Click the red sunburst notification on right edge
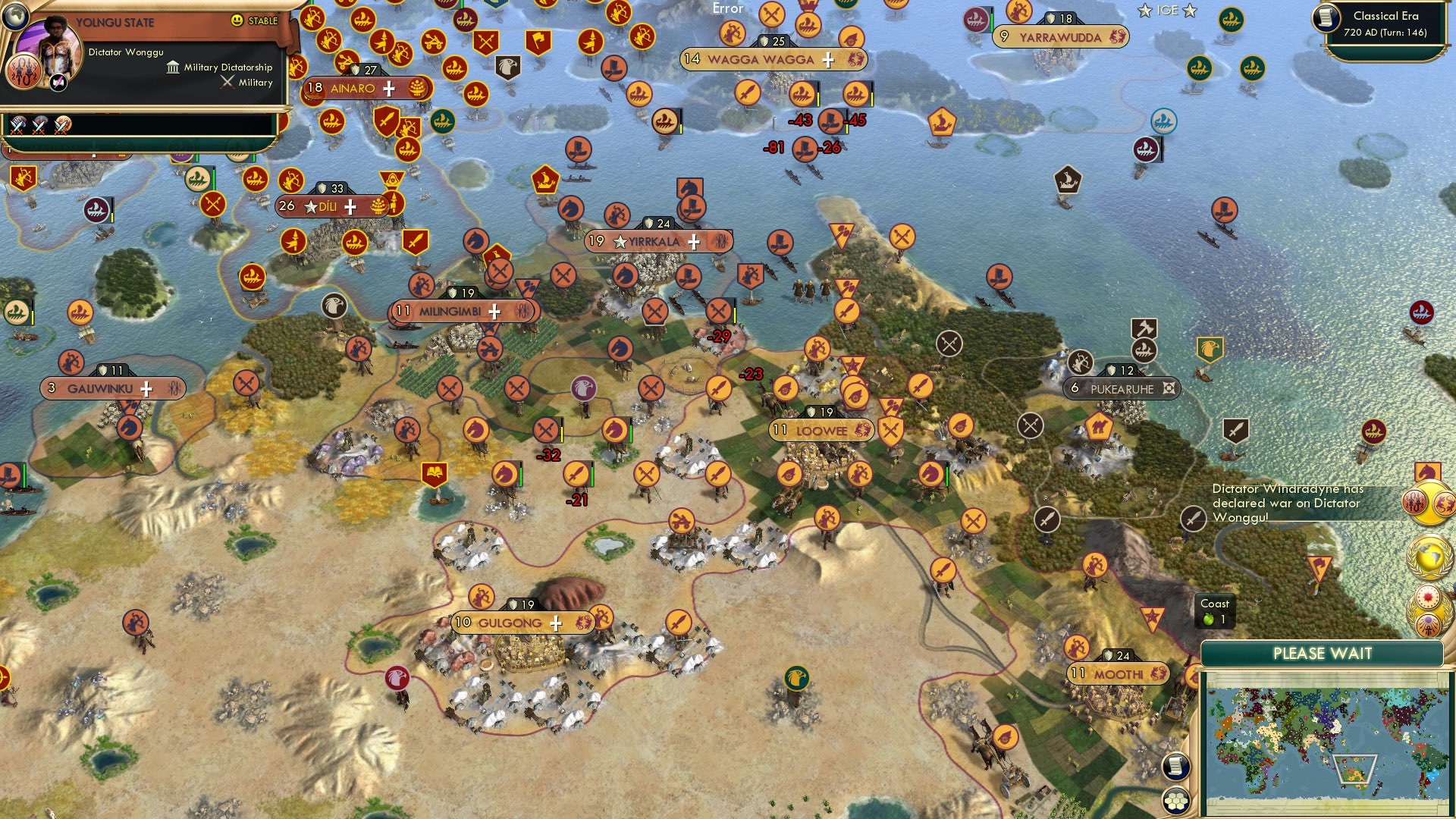This screenshot has height=819, width=1456. point(1429,595)
